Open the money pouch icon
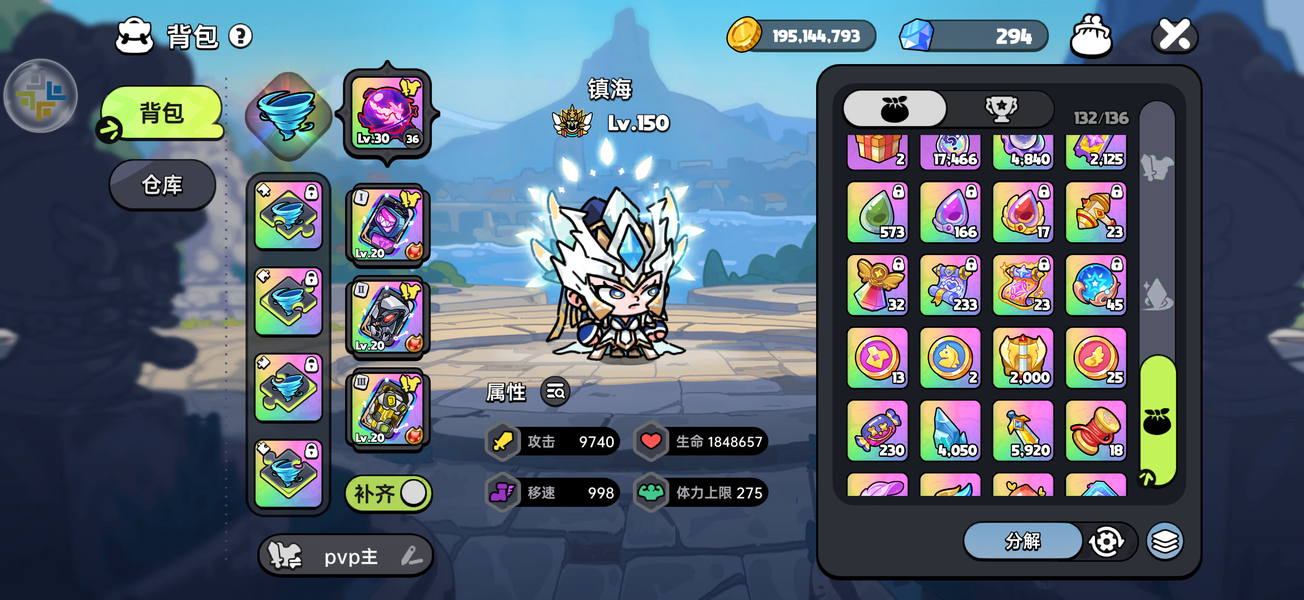 pyautogui.click(x=1091, y=37)
